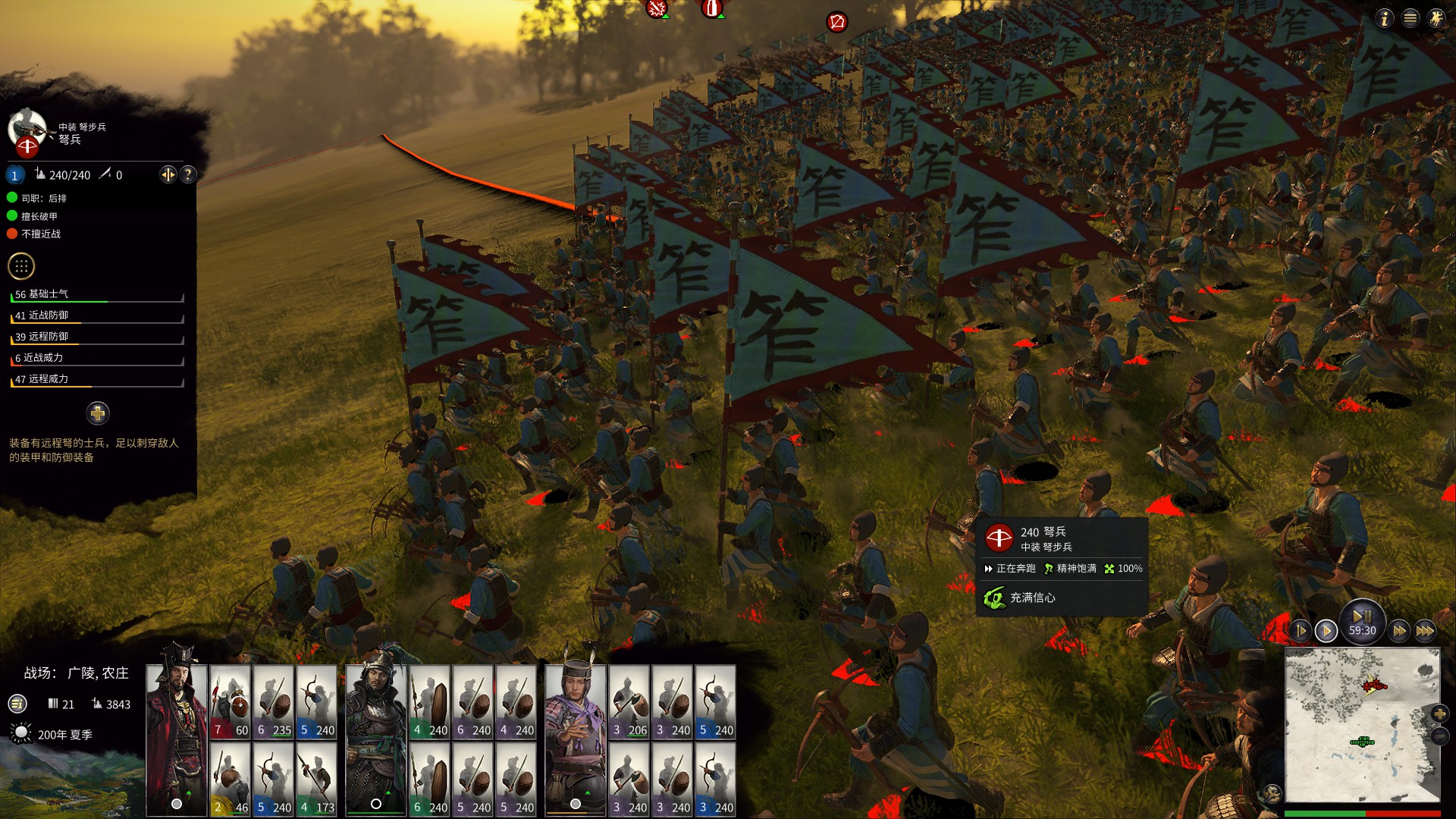Toggle the unit panel comparison arrows button
Screen dimensions: 1456x819
pos(168,175)
